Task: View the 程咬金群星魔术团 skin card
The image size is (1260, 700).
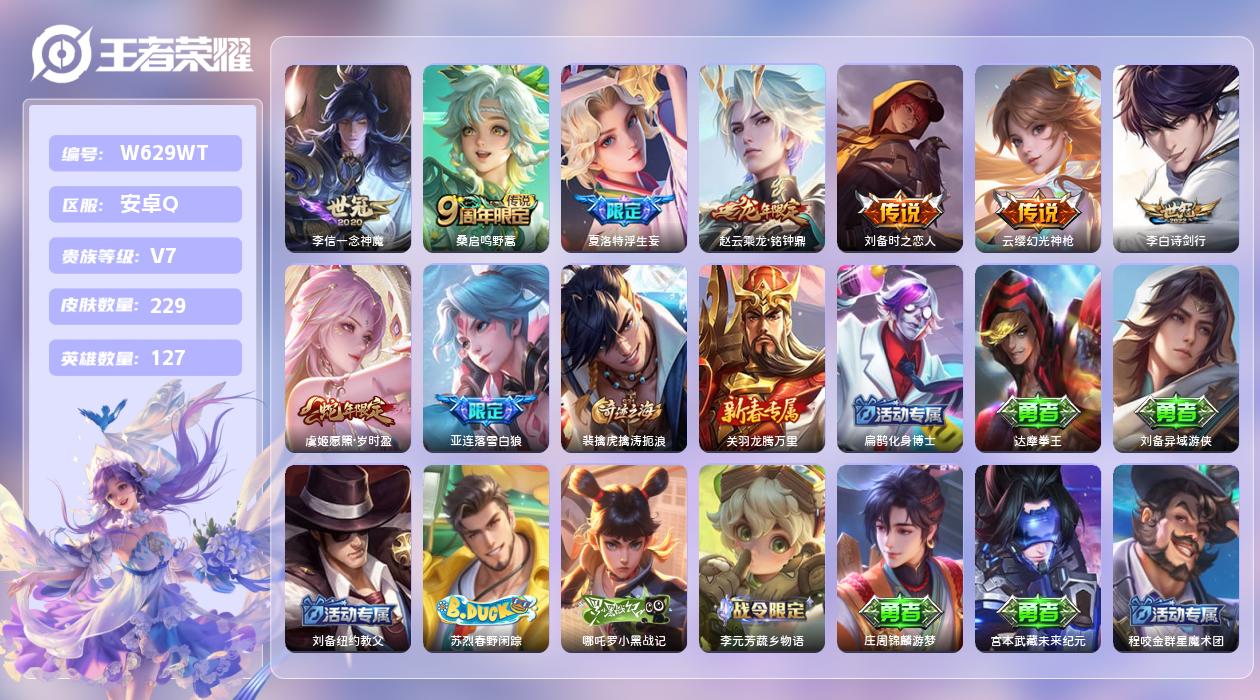Action: tap(1176, 558)
